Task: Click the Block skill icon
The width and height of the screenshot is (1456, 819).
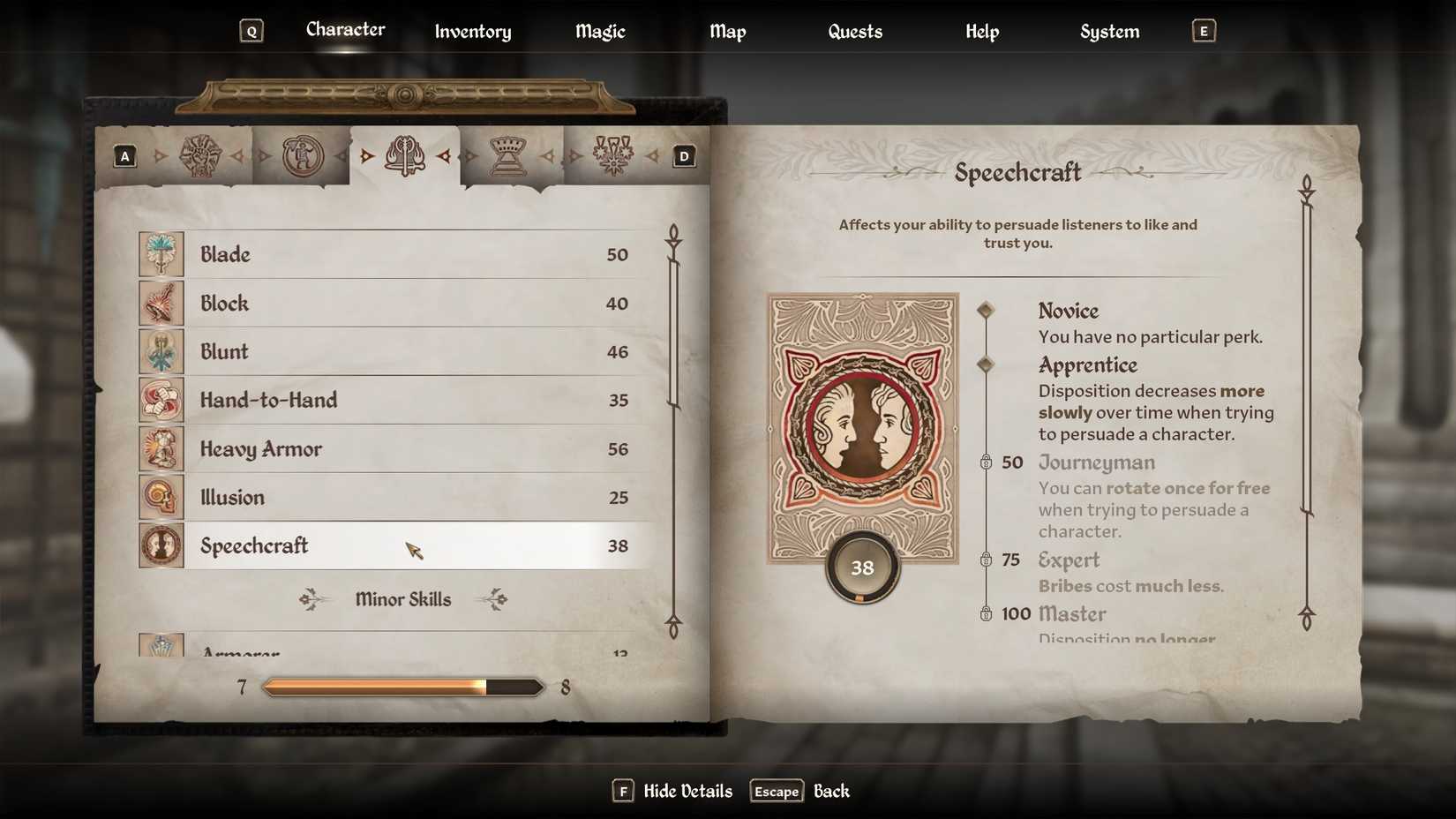Action: tap(161, 303)
